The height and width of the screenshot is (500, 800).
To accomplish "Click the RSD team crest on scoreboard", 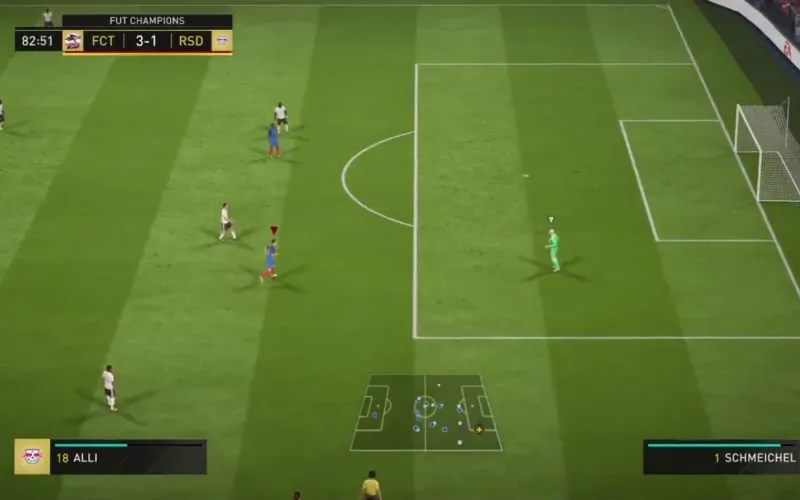I will [x=221, y=41].
